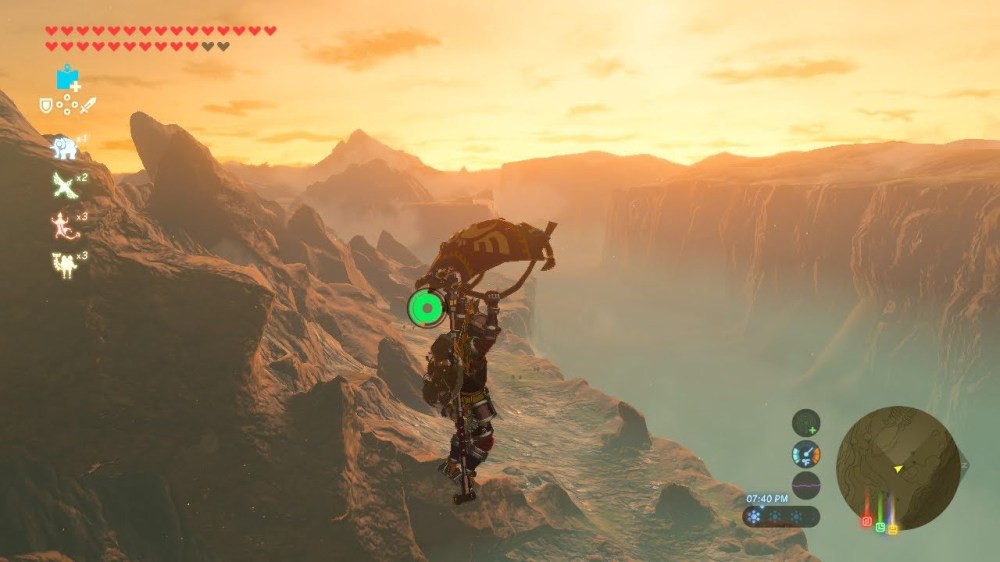Select the green map pin marker
The height and width of the screenshot is (562, 1000).
[x=880, y=526]
